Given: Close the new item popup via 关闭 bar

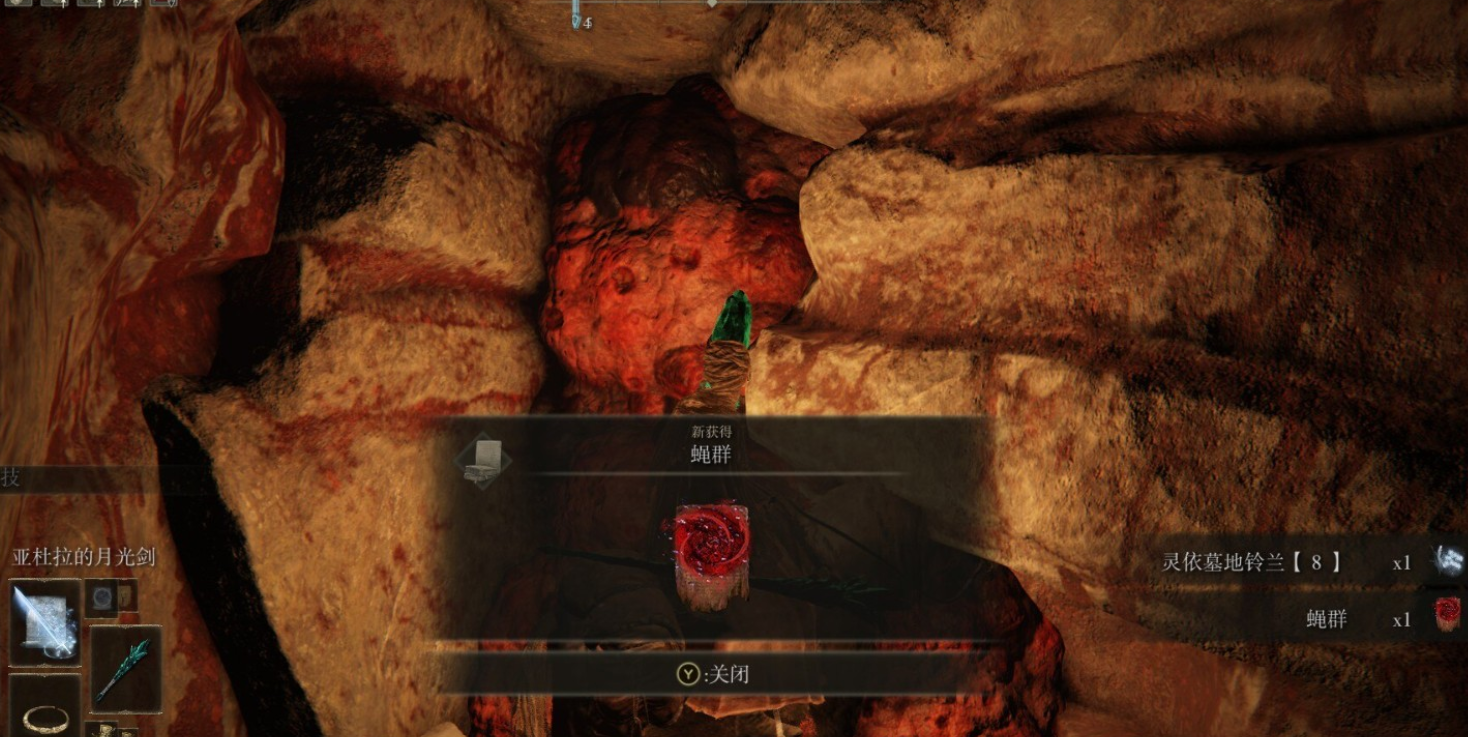Looking at the screenshot, I should point(713,675).
